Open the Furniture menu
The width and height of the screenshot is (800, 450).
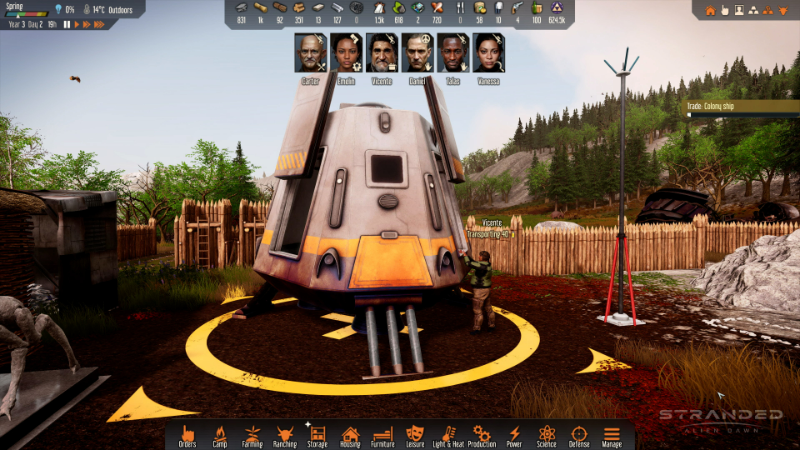click(383, 435)
